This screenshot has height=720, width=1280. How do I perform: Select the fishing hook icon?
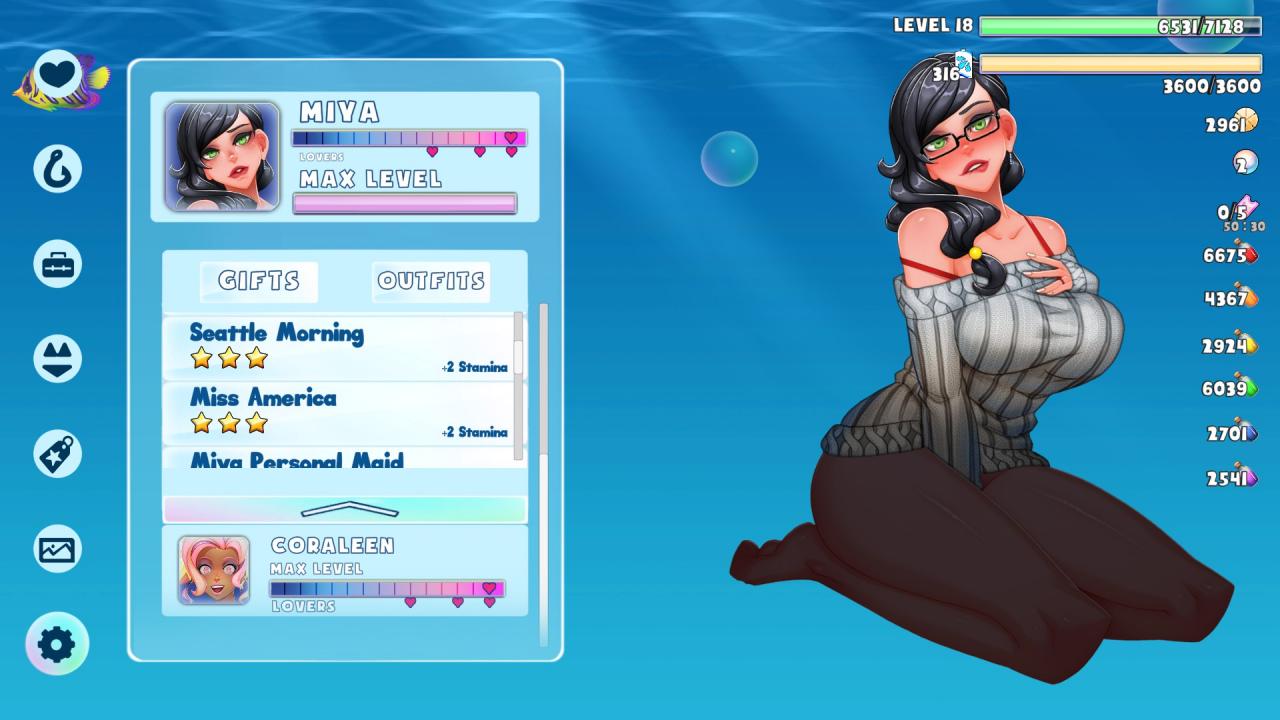[57, 168]
